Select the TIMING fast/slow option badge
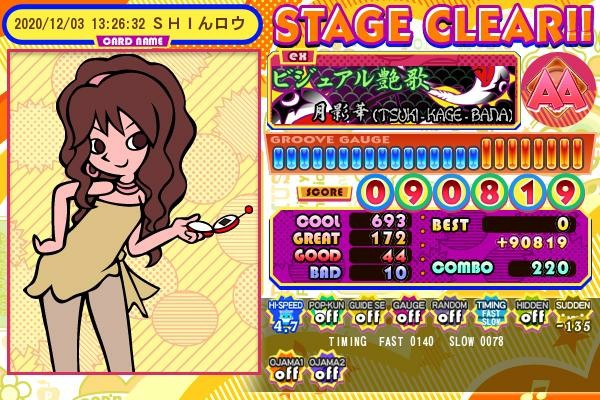 tap(491, 315)
